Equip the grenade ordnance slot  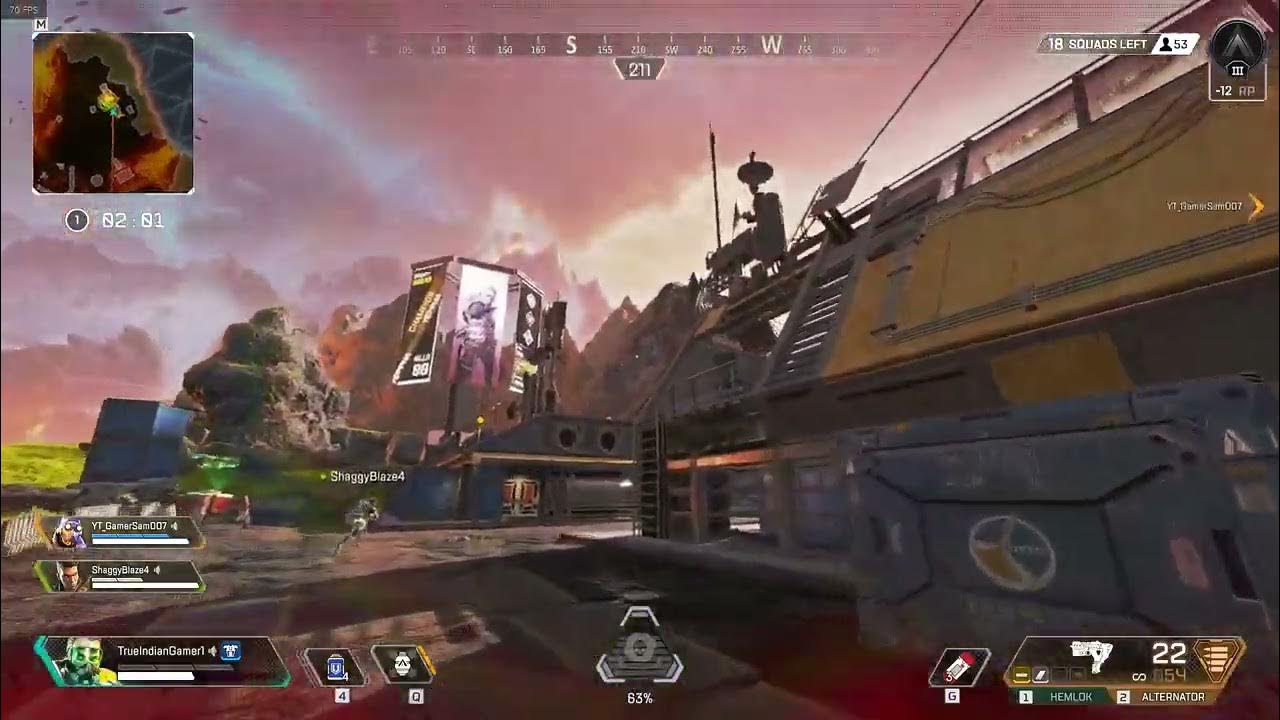tap(959, 667)
